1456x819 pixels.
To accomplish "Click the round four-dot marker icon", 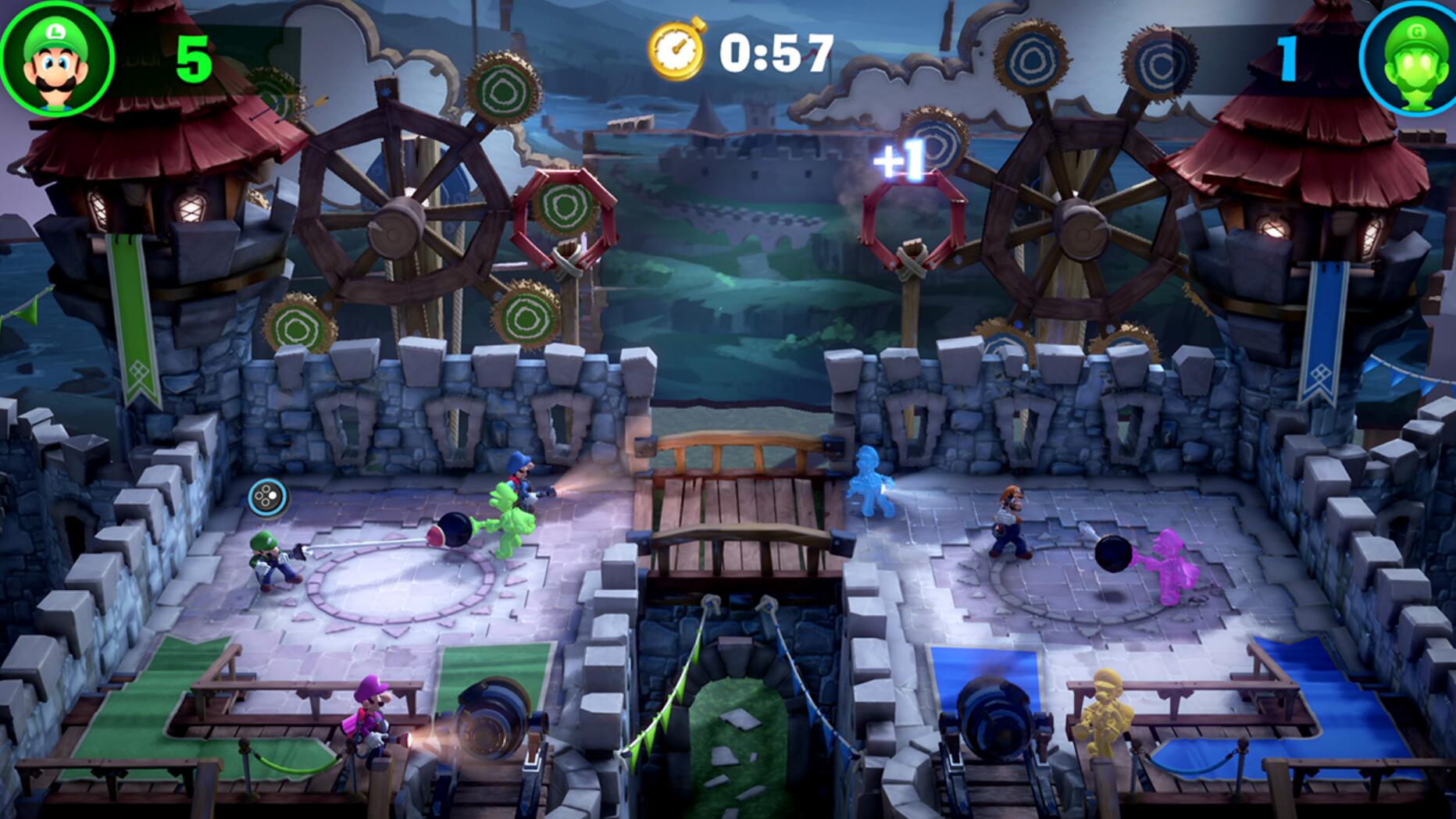I will pyautogui.click(x=267, y=497).
